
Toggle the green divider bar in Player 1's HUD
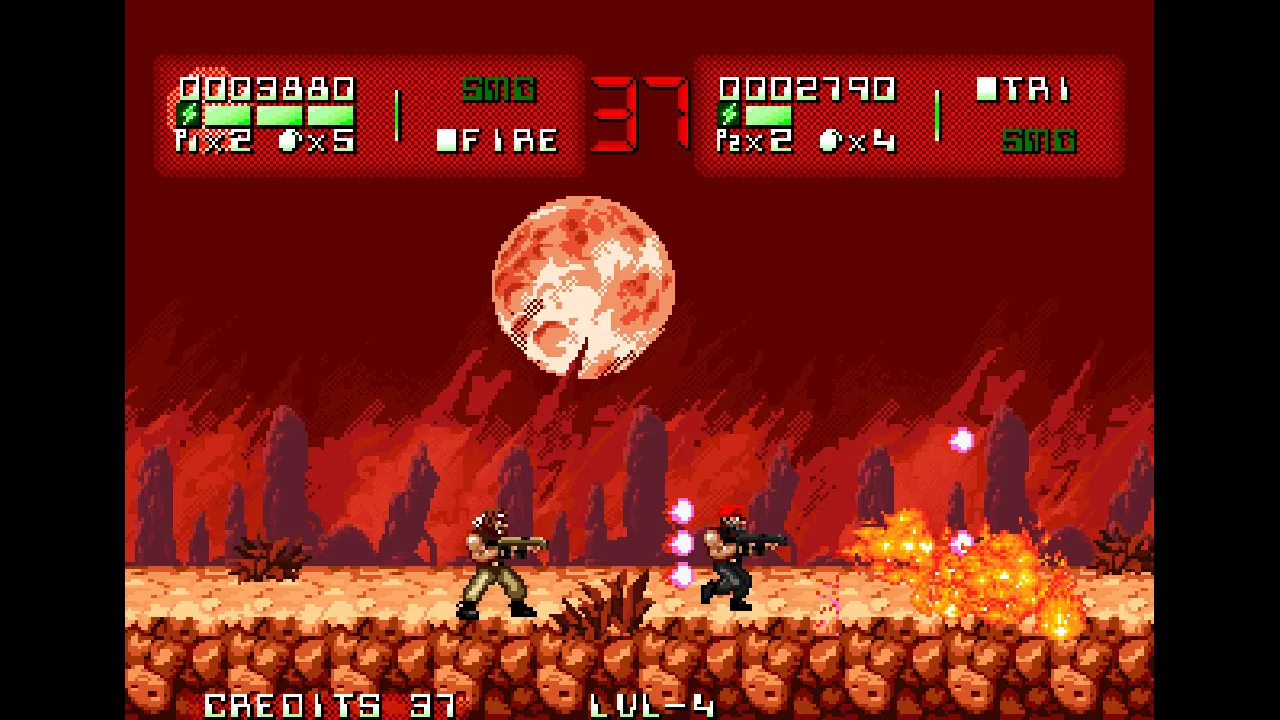(x=398, y=115)
